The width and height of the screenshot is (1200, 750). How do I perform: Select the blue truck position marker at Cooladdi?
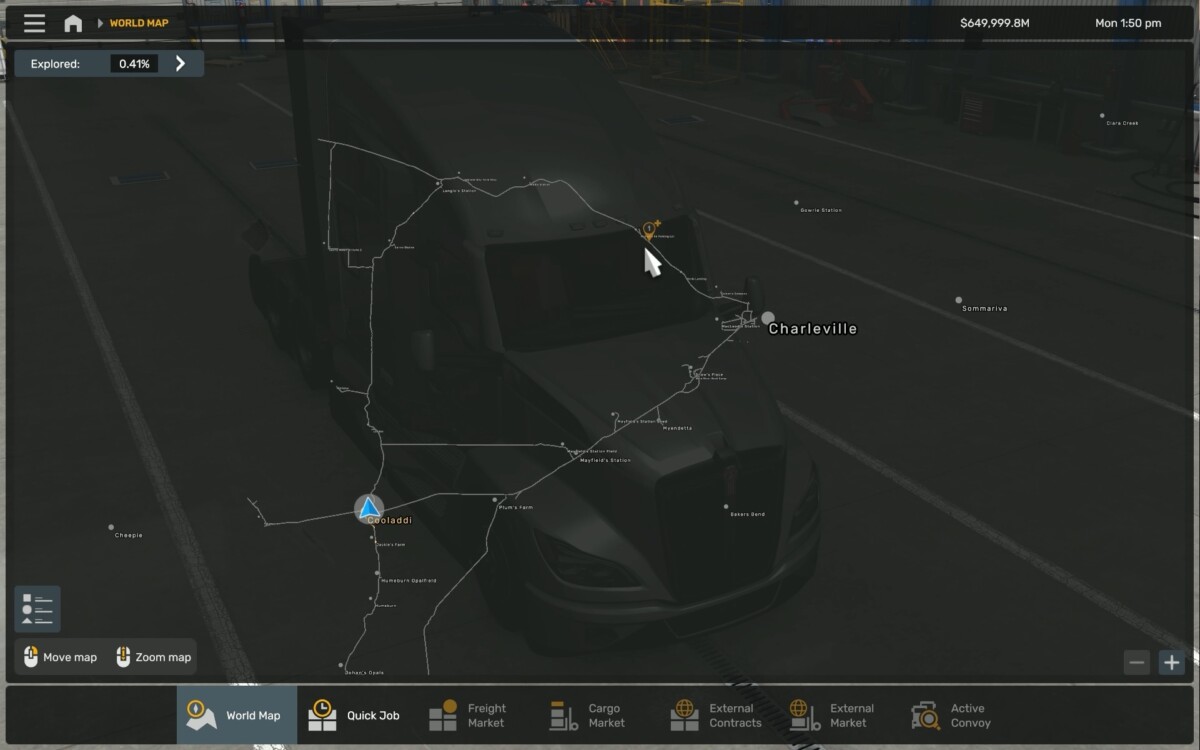click(369, 508)
